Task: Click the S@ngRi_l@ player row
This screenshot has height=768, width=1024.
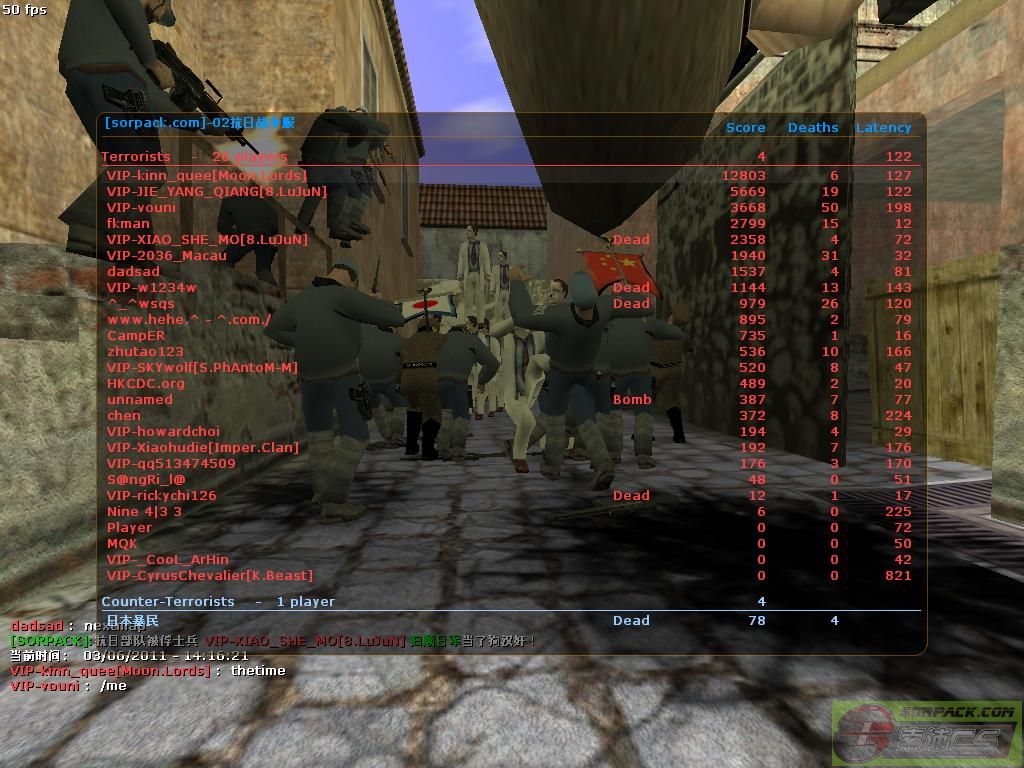Action: [146, 480]
